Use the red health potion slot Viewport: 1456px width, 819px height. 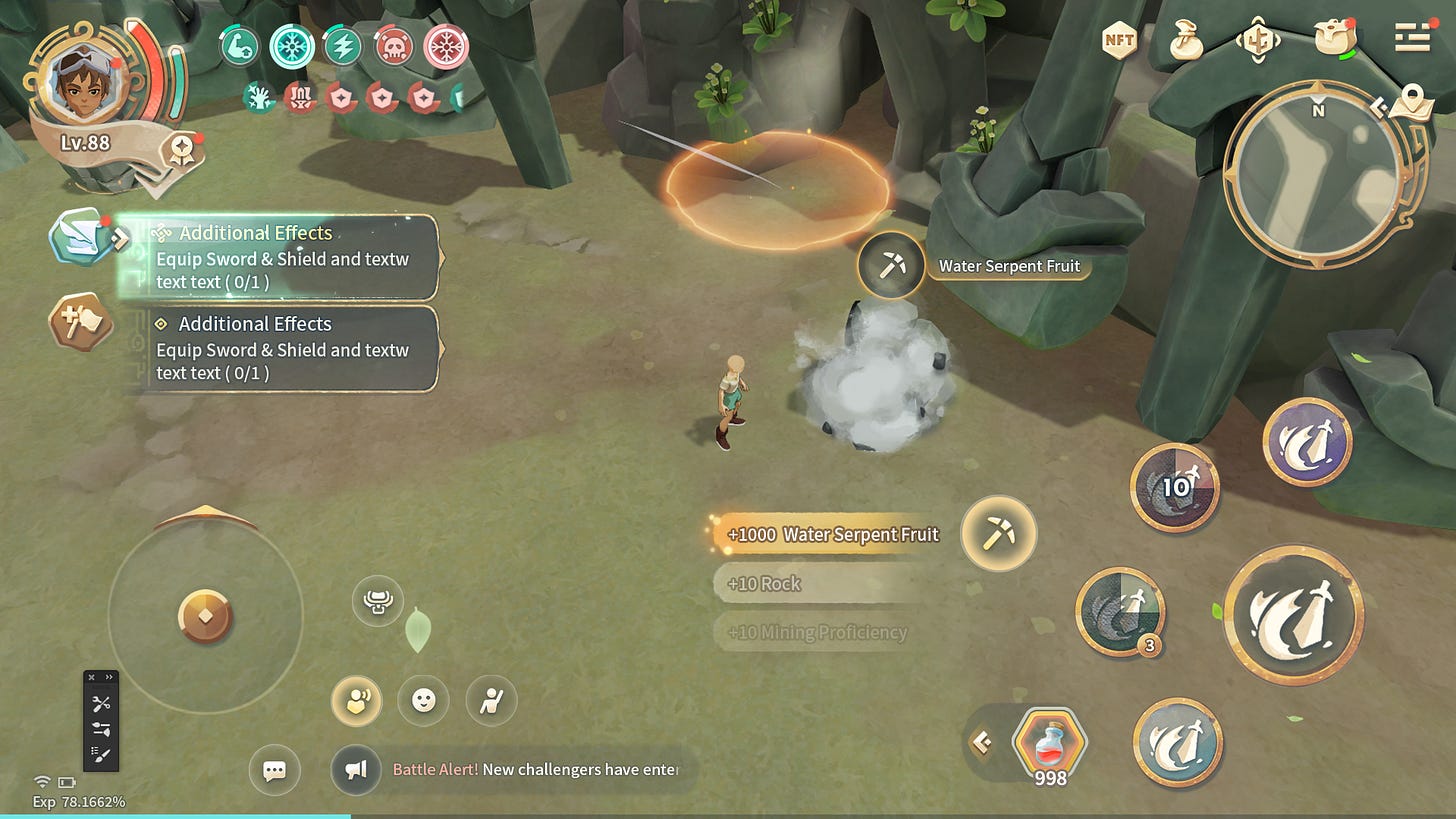pyautogui.click(x=1049, y=743)
